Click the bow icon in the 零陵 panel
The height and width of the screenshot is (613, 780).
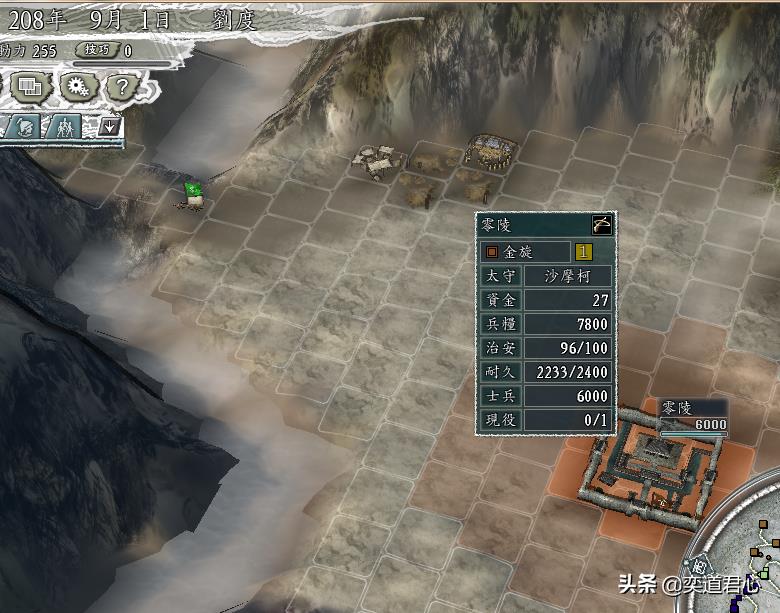pos(601,224)
